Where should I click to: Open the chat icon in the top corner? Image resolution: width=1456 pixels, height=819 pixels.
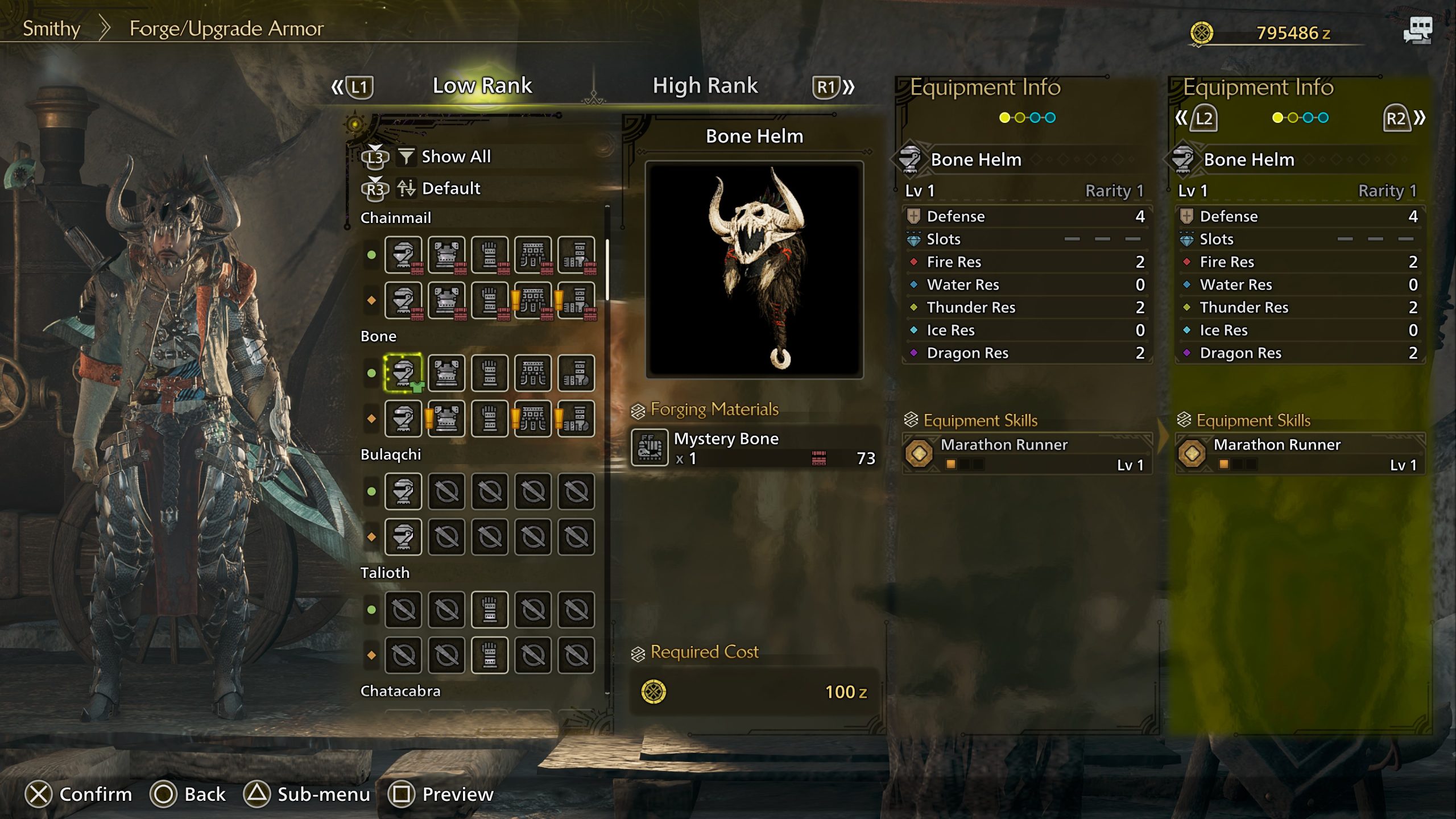tap(1417, 31)
